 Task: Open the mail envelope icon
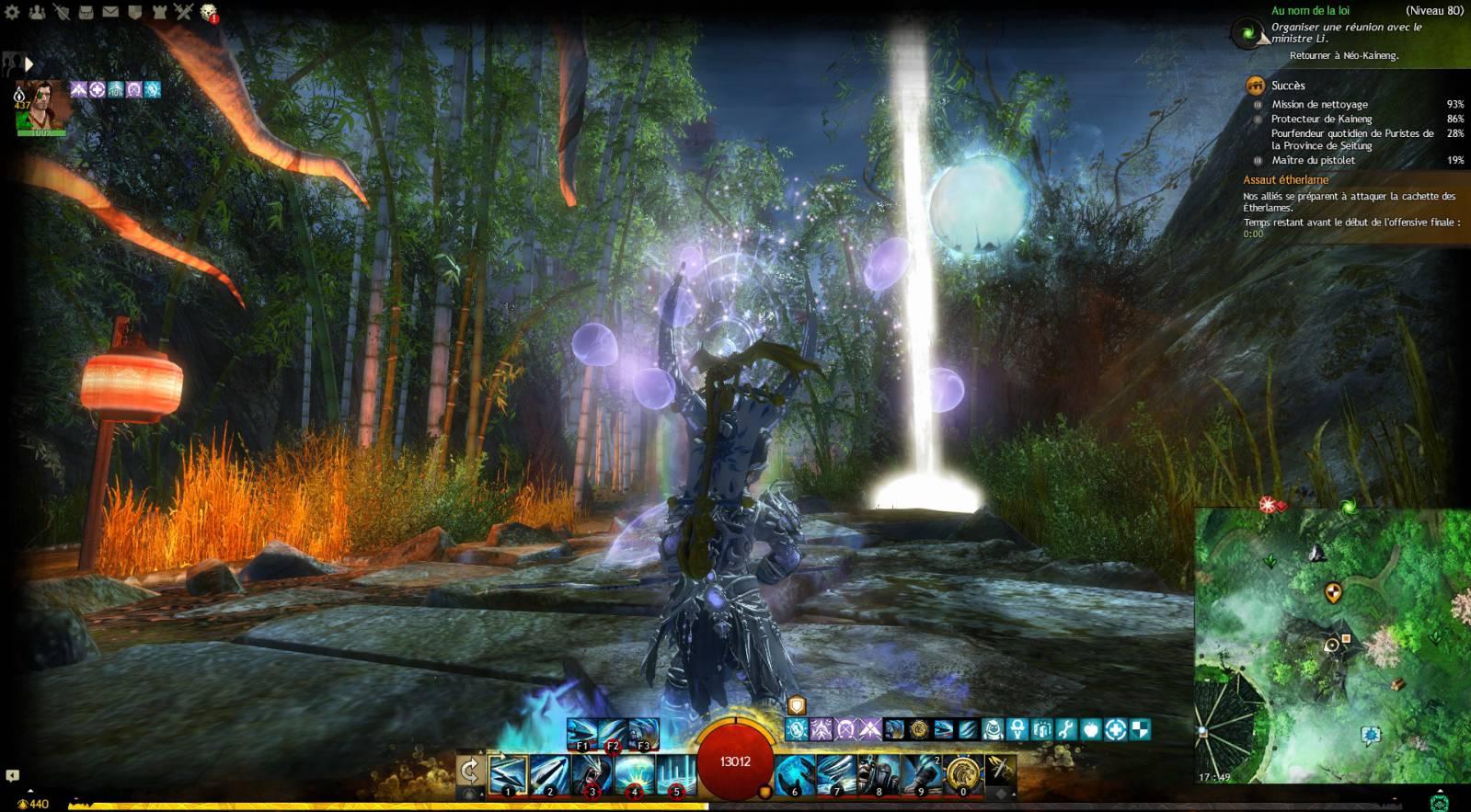pos(110,12)
